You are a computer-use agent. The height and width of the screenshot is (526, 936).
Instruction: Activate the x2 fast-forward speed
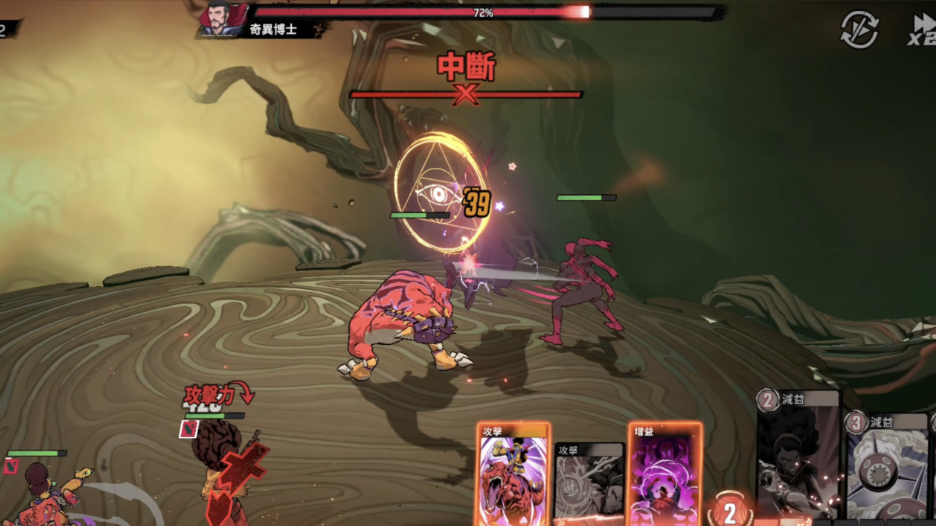pyautogui.click(x=922, y=29)
